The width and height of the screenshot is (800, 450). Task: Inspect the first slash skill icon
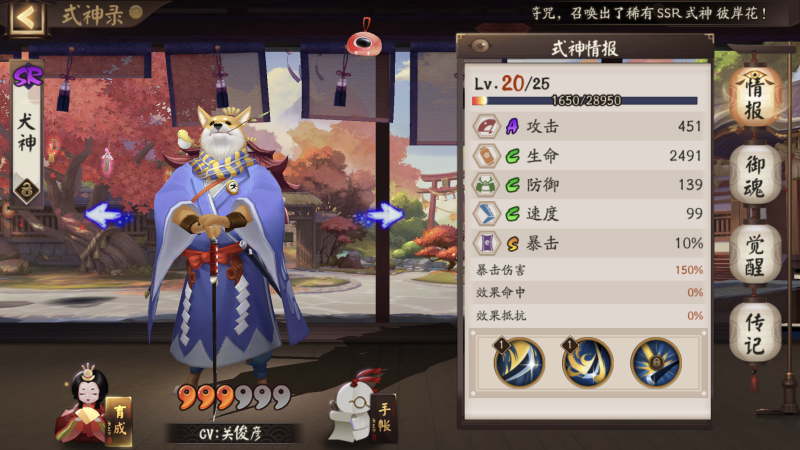pyautogui.click(x=519, y=363)
